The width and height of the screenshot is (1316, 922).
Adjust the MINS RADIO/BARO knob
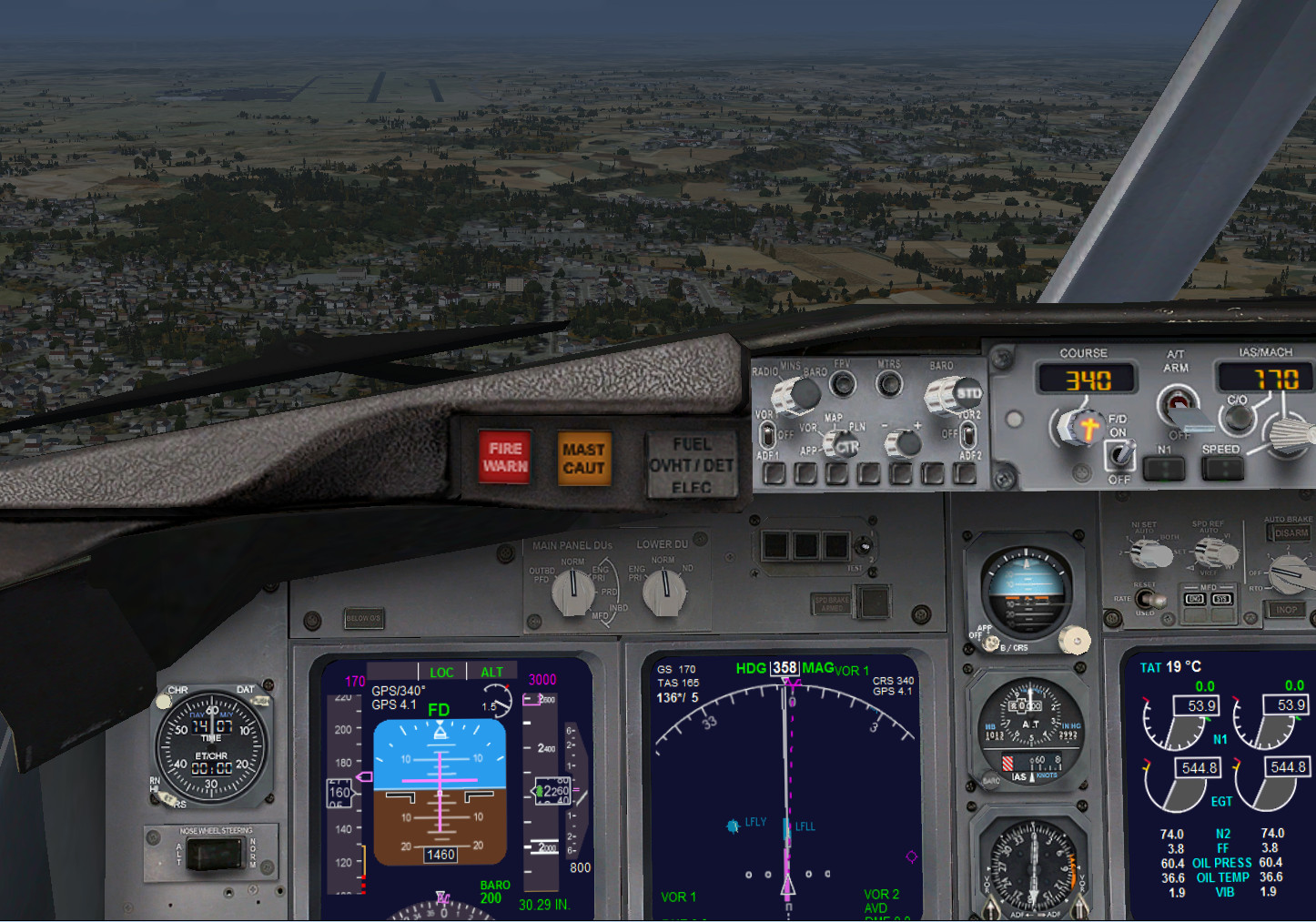796,394
